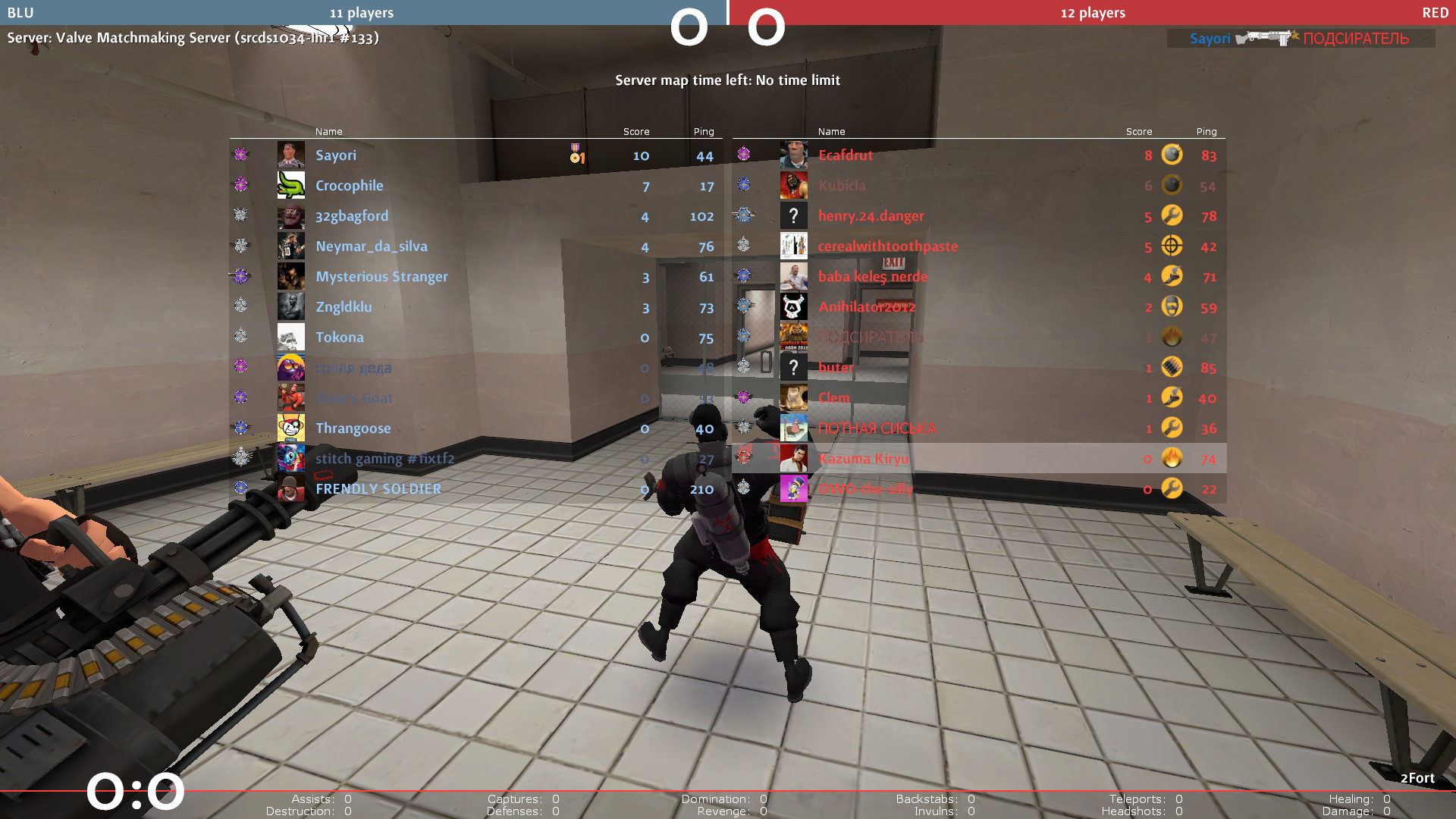Screen dimensions: 1456x819
Task: Click Ecafdrut's Demoman class icon
Action: coord(1171,155)
